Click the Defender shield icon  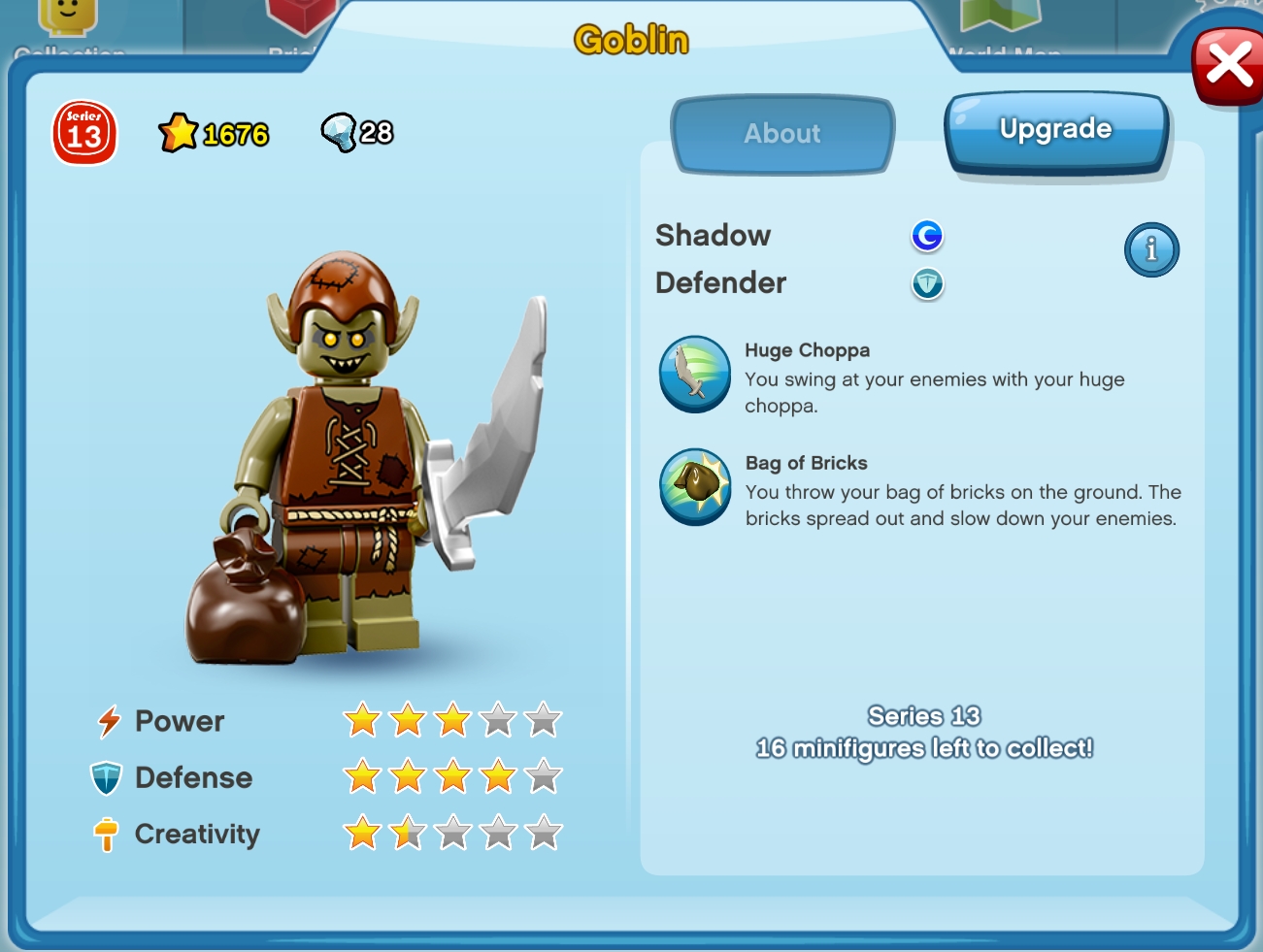tap(927, 284)
